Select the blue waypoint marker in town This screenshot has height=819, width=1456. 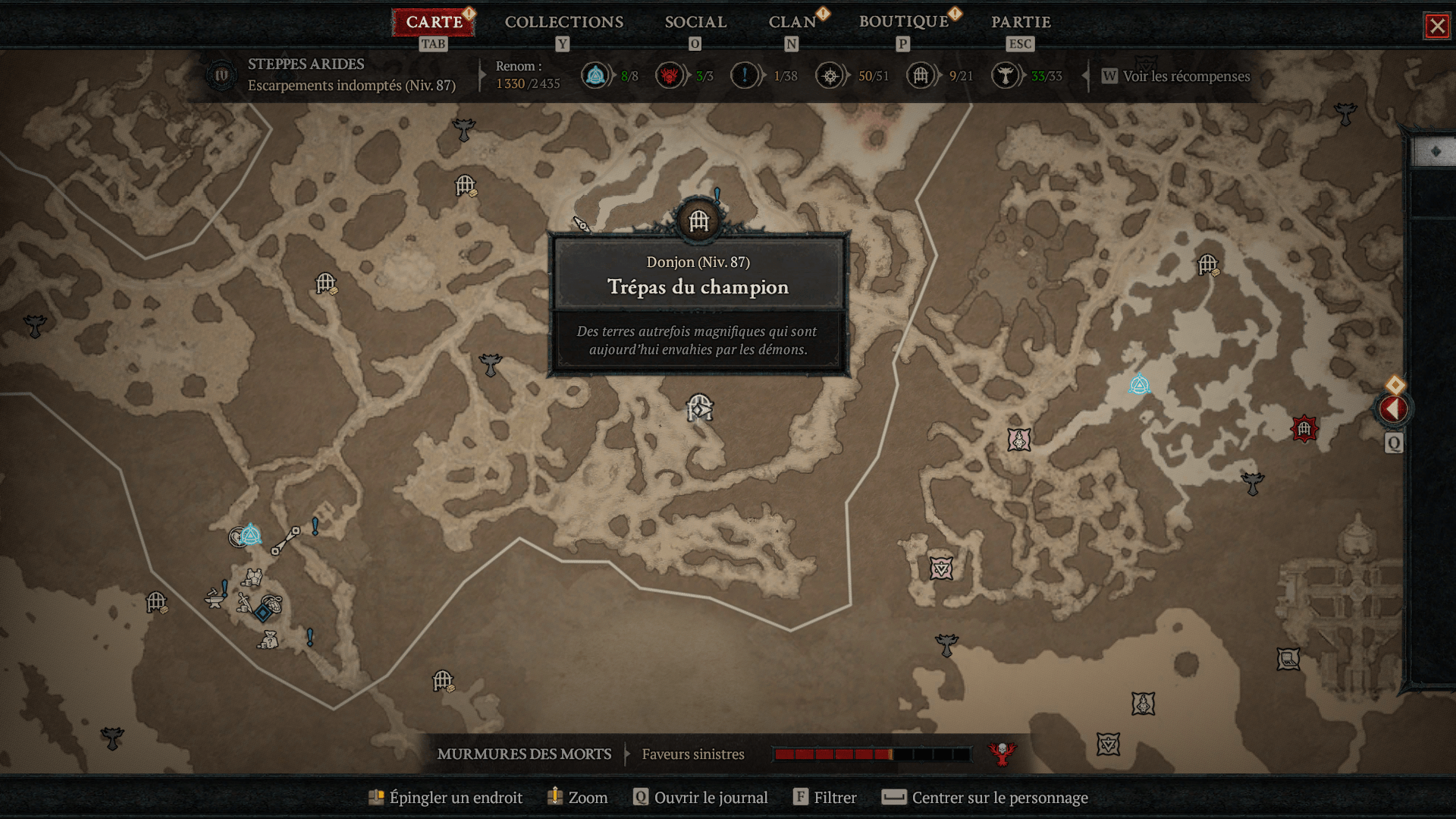click(x=250, y=535)
